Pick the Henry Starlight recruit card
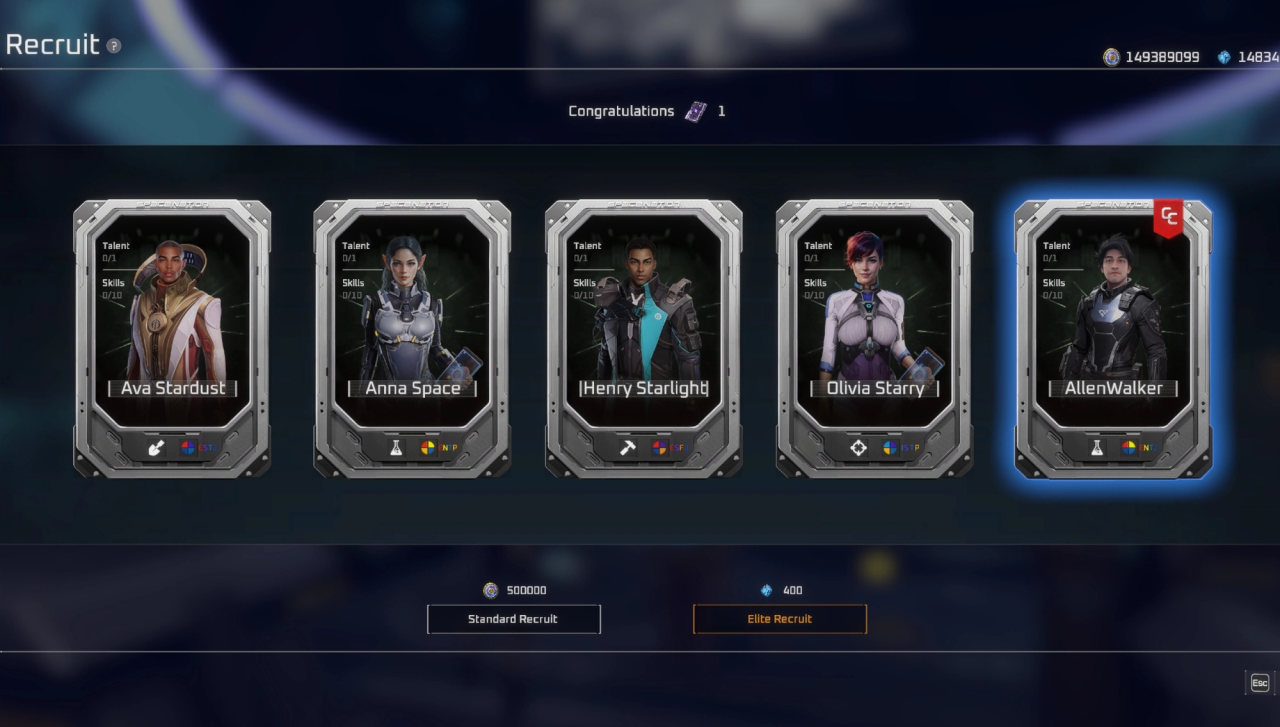The width and height of the screenshot is (1280, 727). [x=643, y=338]
